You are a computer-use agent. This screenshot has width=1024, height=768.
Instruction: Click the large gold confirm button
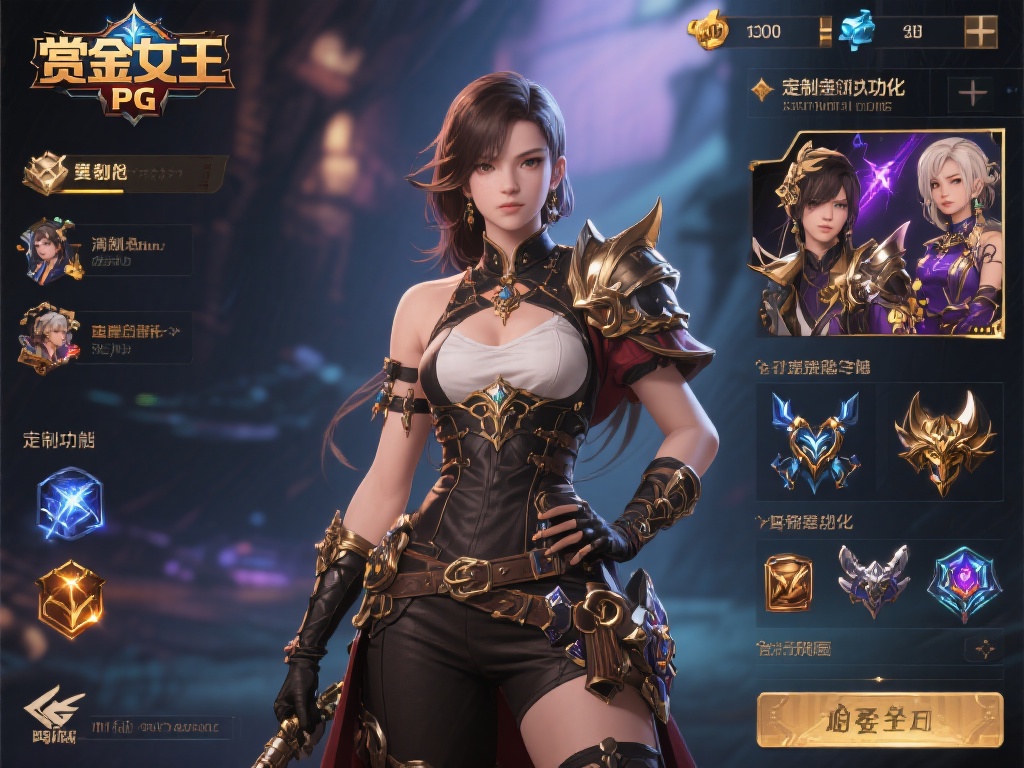[x=880, y=719]
